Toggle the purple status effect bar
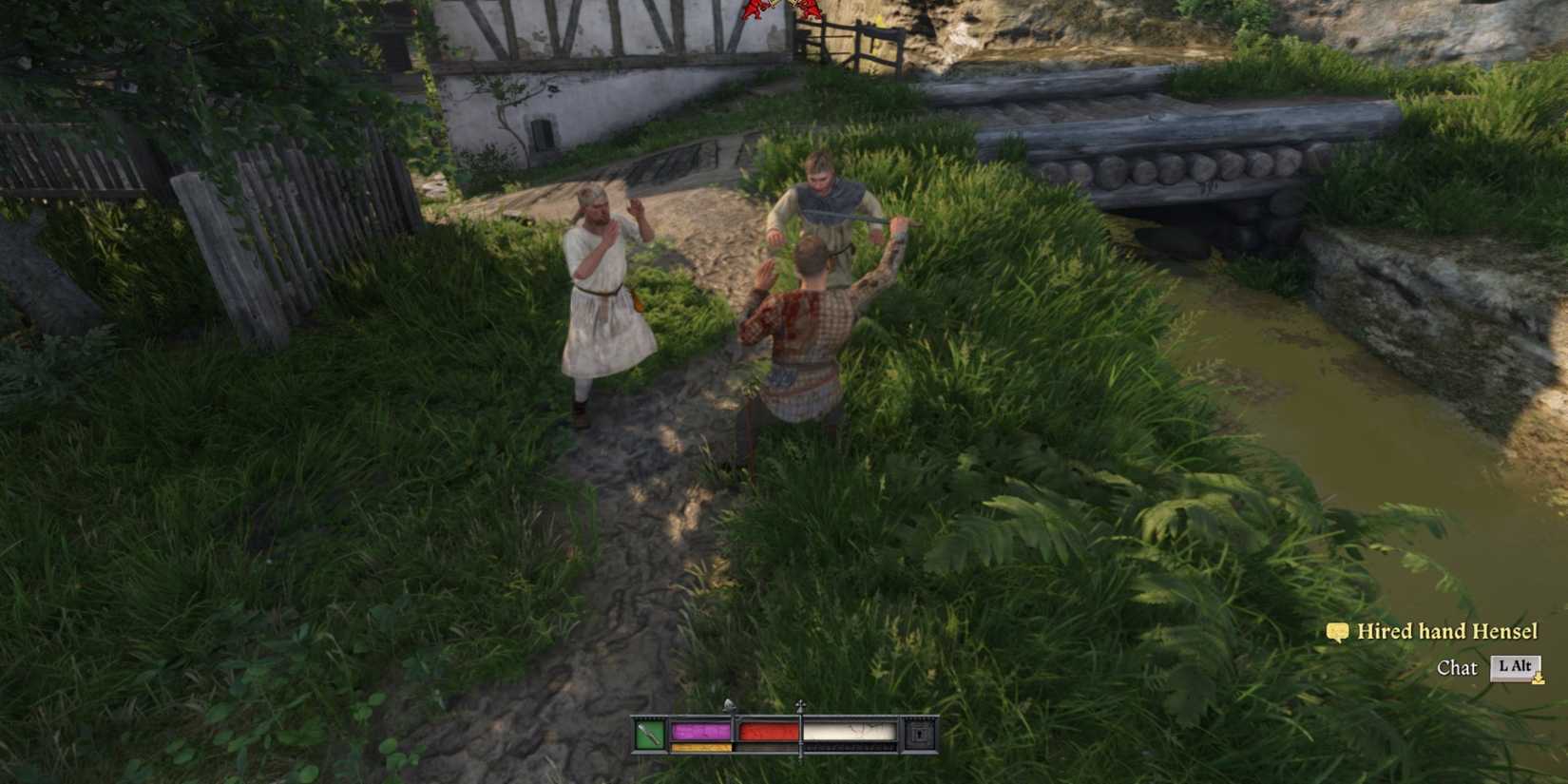The height and width of the screenshot is (784, 1568). pyautogui.click(x=699, y=730)
